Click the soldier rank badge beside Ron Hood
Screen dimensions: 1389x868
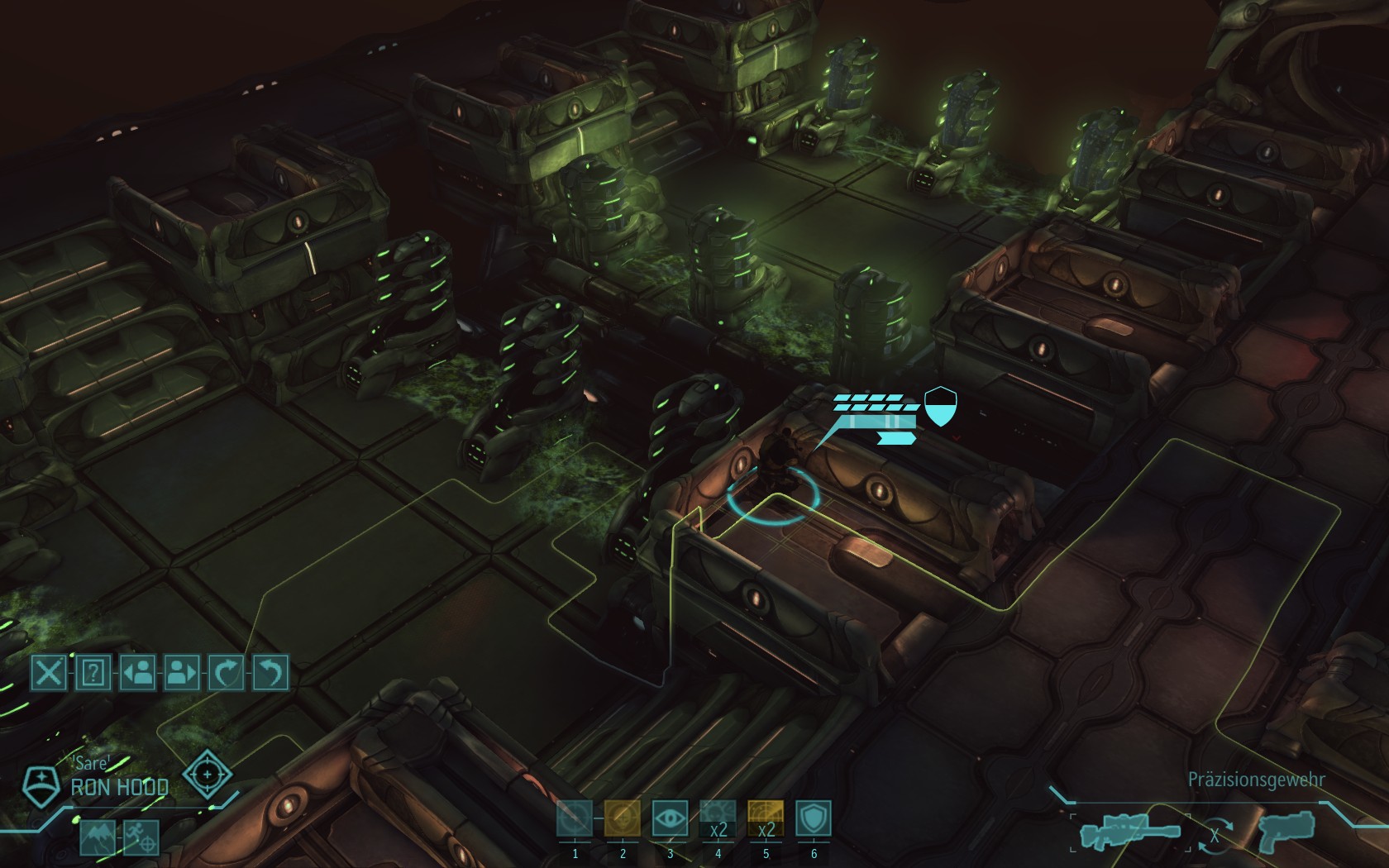pos(38,785)
